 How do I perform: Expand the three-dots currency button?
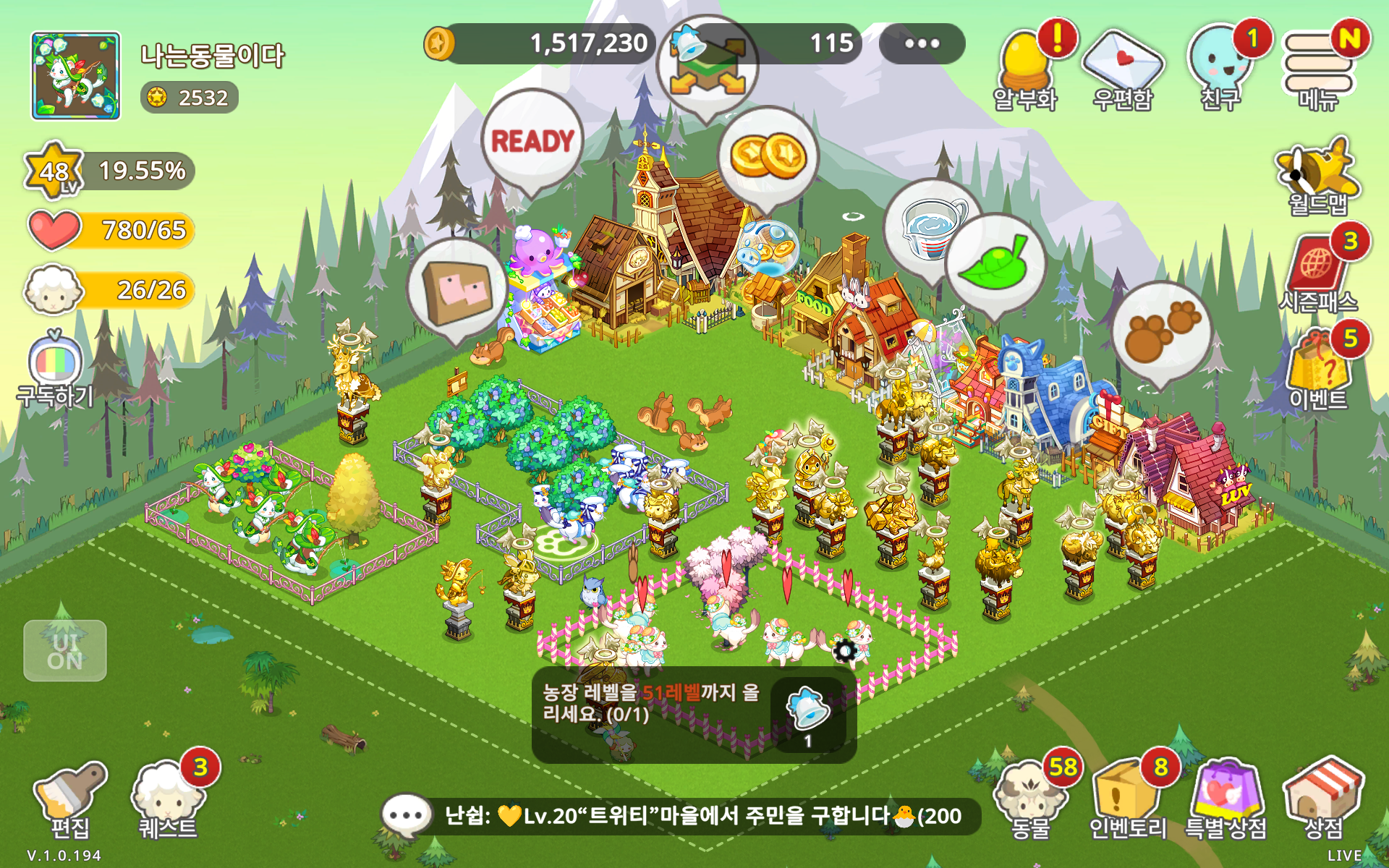click(922, 43)
